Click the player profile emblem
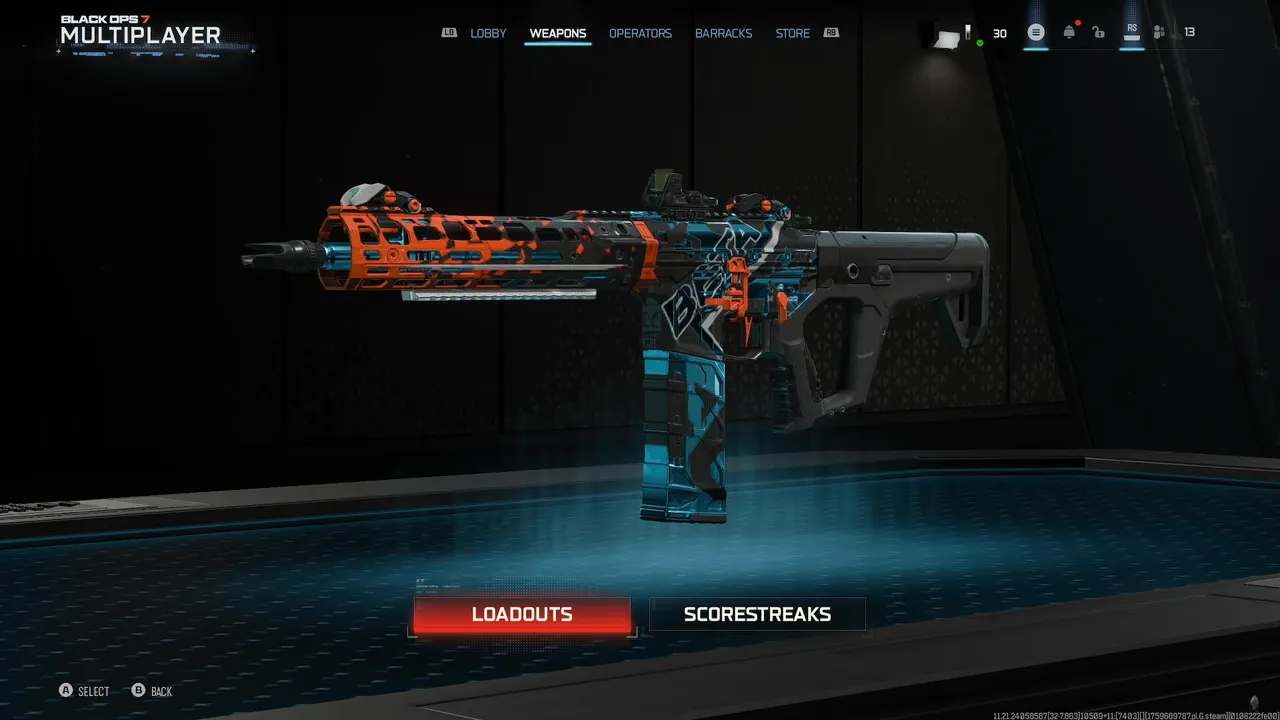The height and width of the screenshot is (720, 1280). [x=948, y=37]
